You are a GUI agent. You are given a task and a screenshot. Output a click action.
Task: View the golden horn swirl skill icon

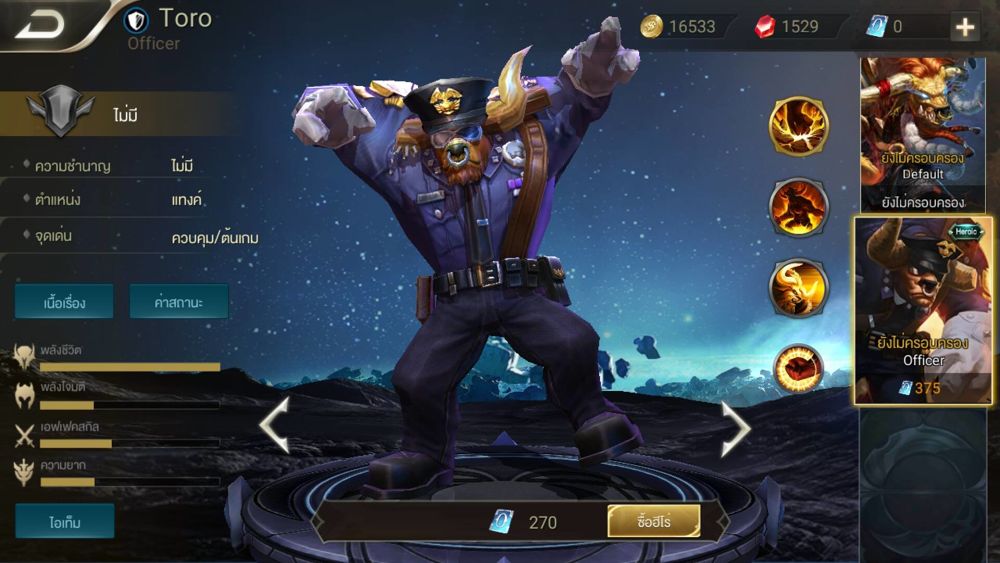tap(798, 288)
